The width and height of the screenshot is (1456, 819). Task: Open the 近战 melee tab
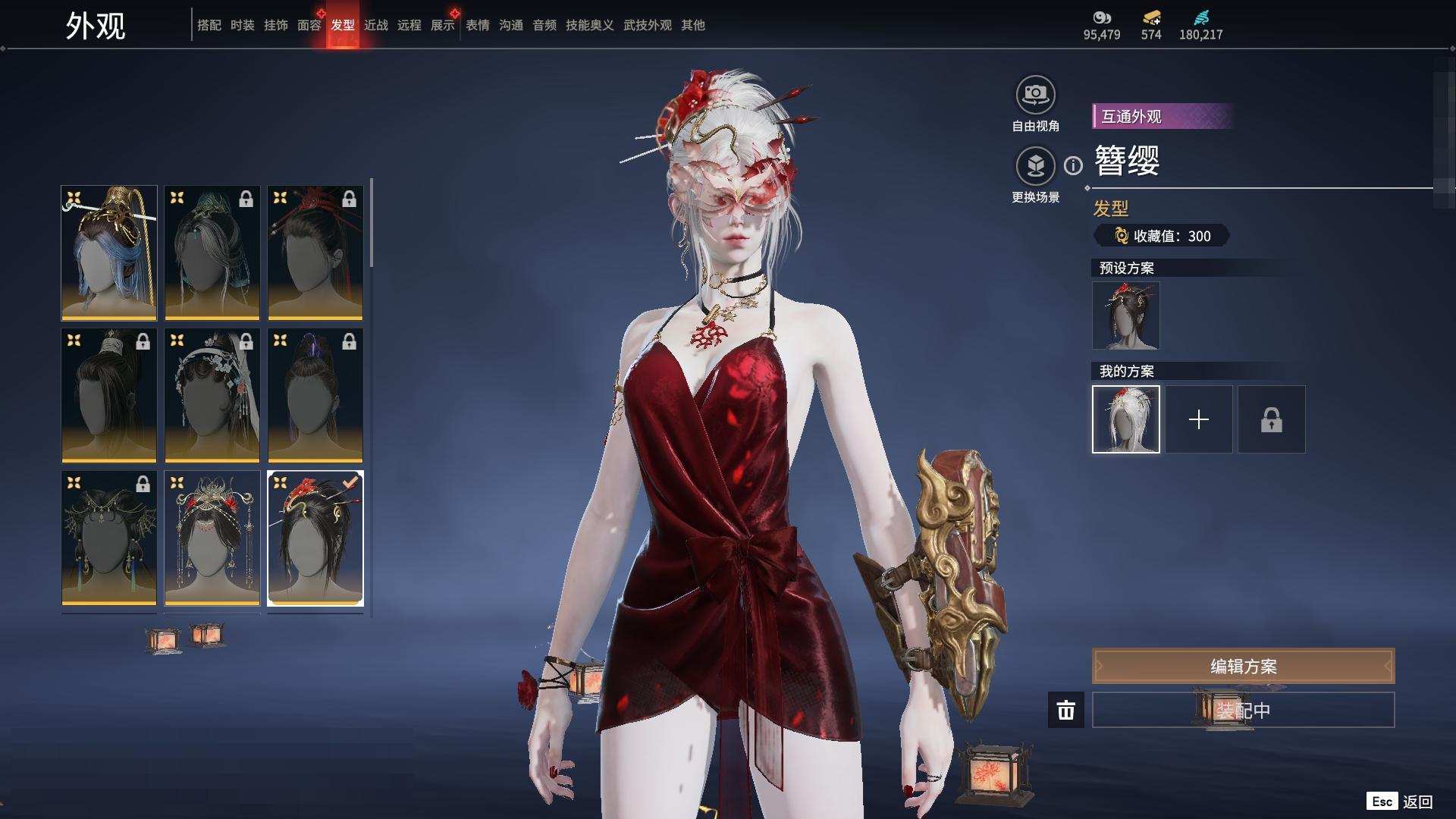pos(375,25)
